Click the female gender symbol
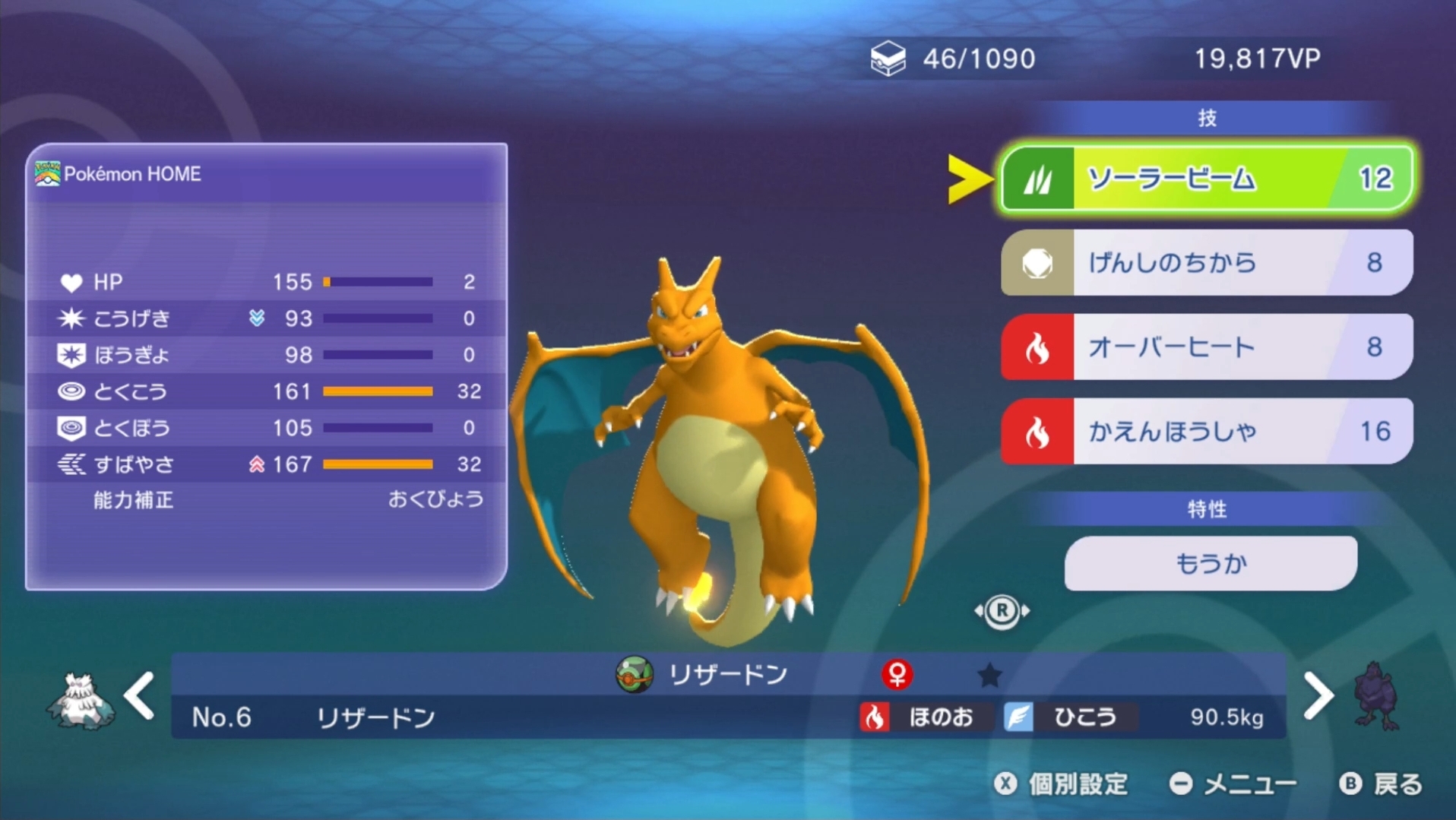The image size is (1456, 820). pyautogui.click(x=897, y=673)
